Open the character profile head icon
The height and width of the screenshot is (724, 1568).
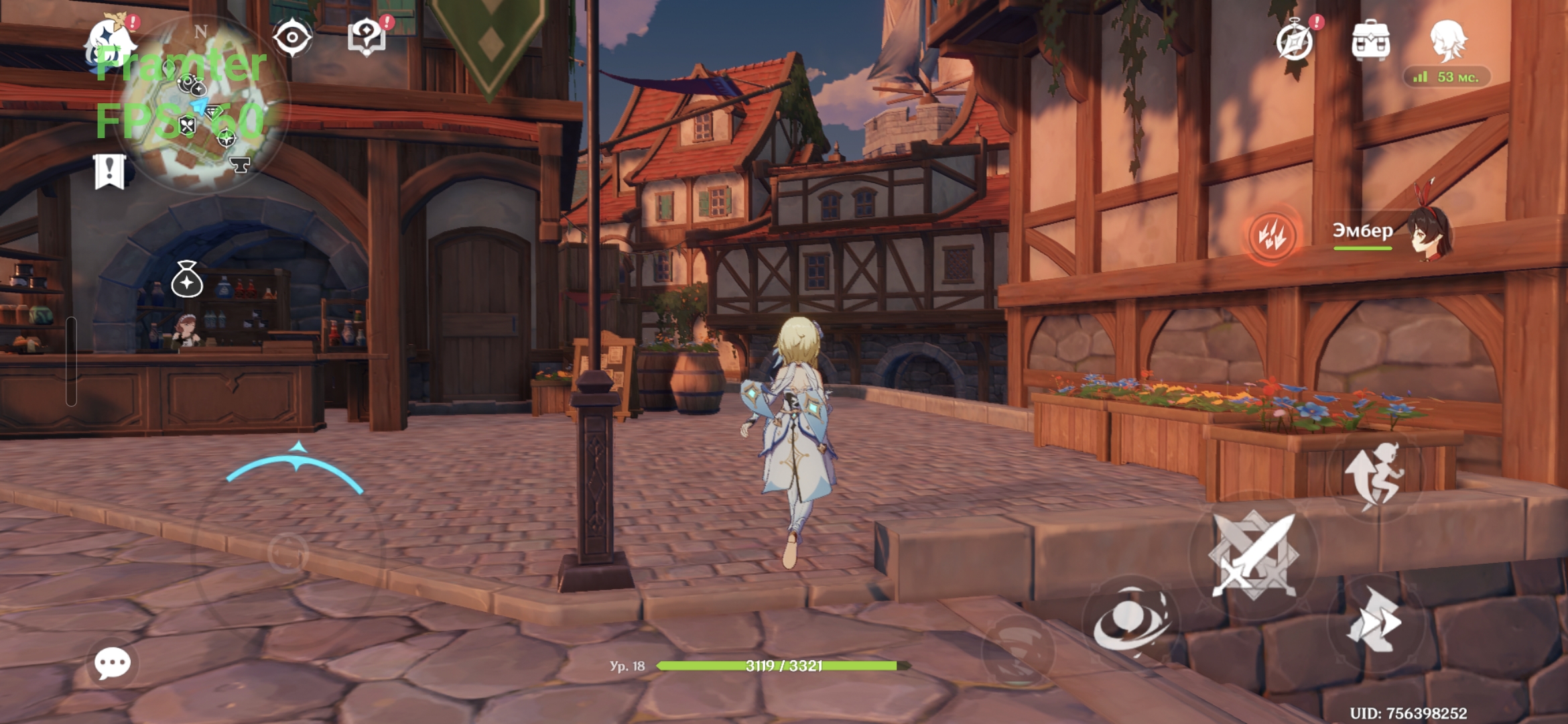pyautogui.click(x=1447, y=40)
